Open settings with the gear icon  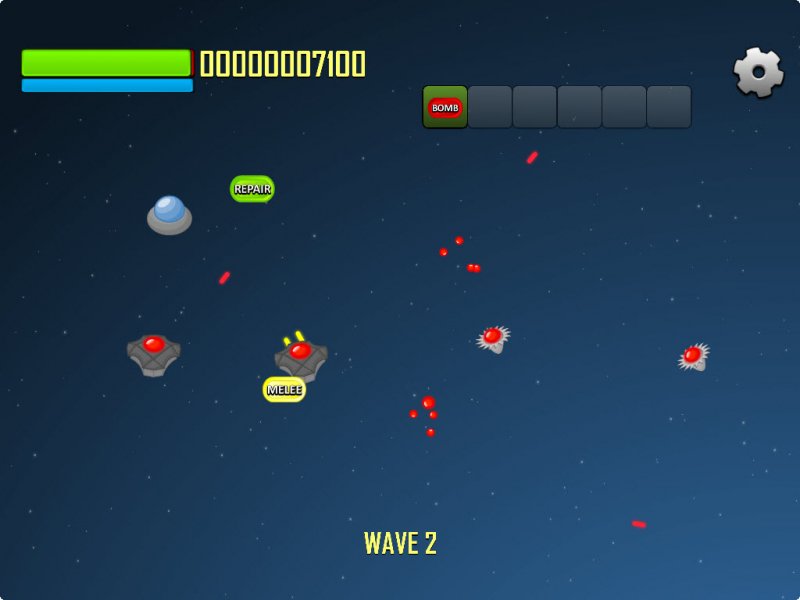point(759,72)
